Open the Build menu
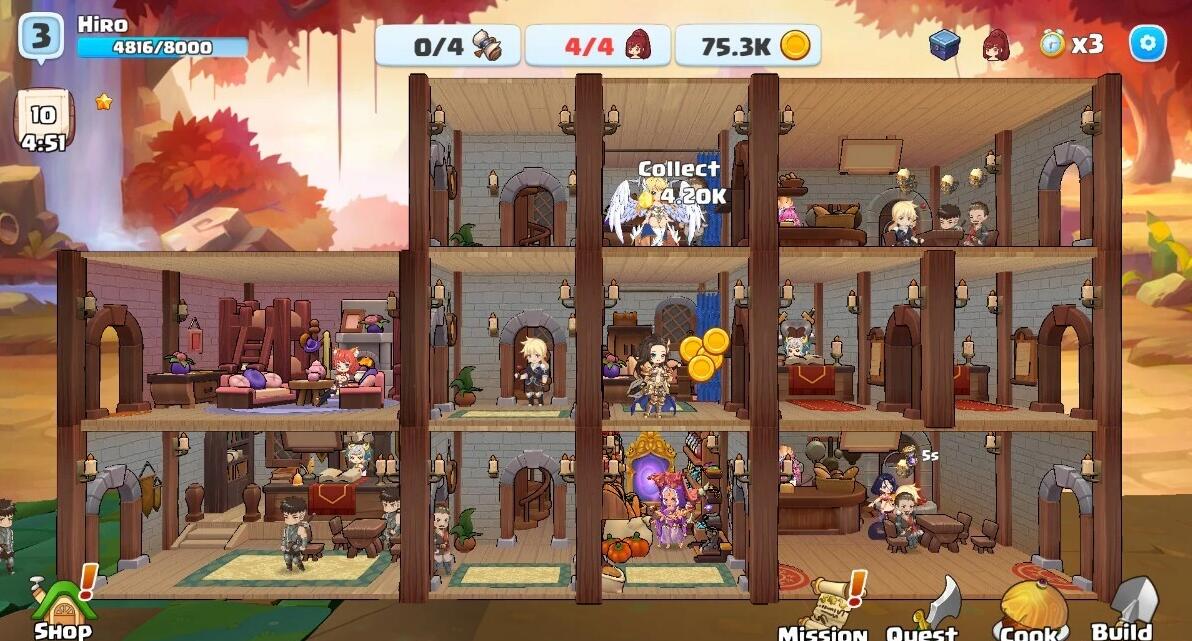Viewport: 1192px width, 641px height. 1126,607
